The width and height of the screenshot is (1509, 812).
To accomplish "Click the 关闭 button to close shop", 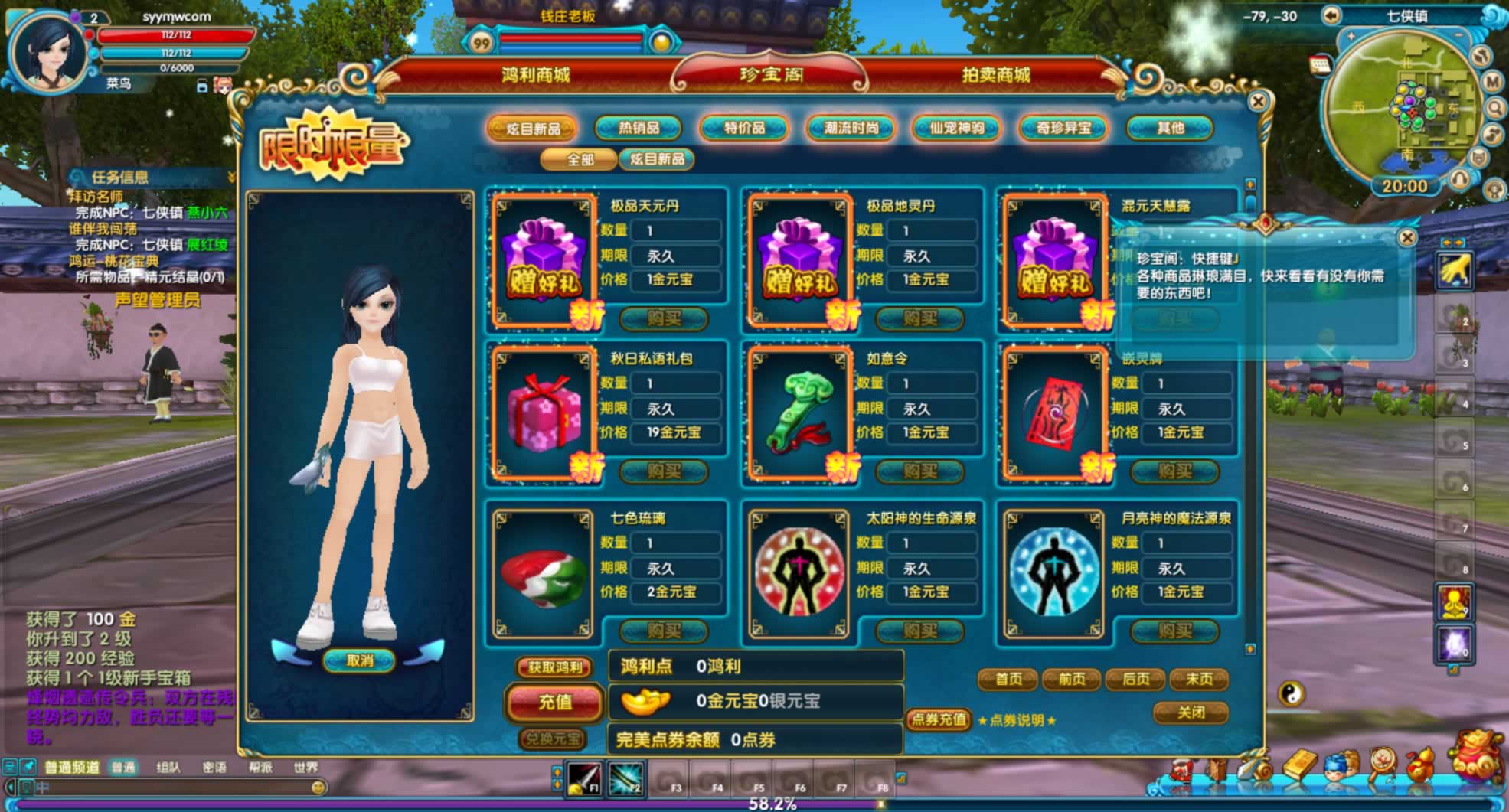I will (1191, 713).
